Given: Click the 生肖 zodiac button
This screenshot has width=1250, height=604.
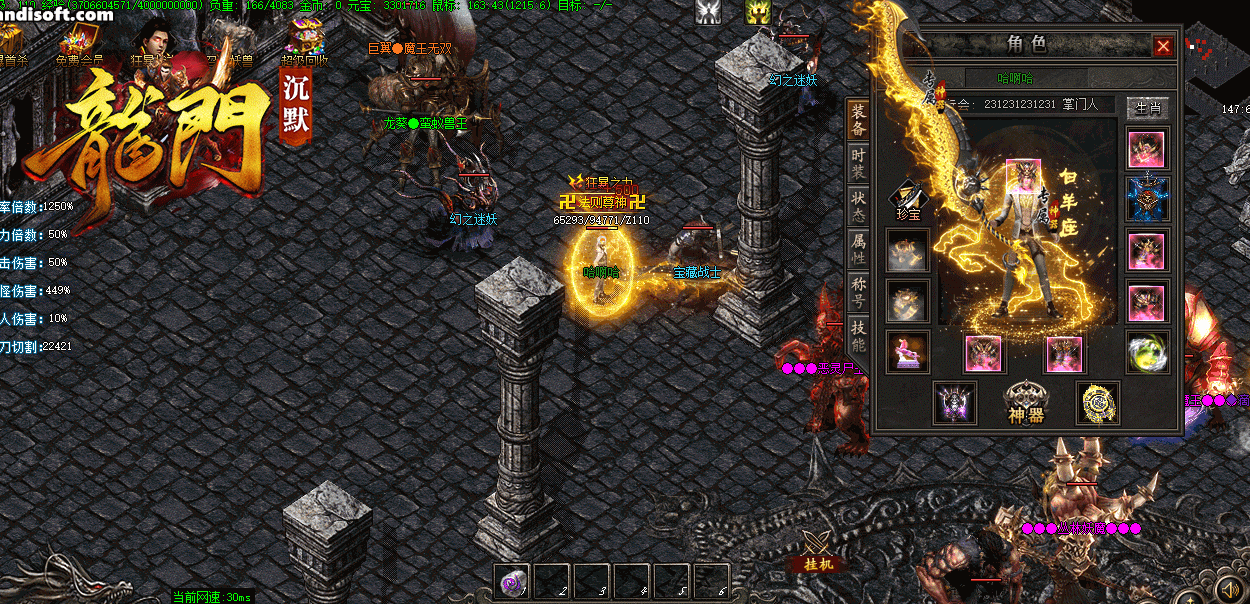Looking at the screenshot, I should pyautogui.click(x=1146, y=107).
